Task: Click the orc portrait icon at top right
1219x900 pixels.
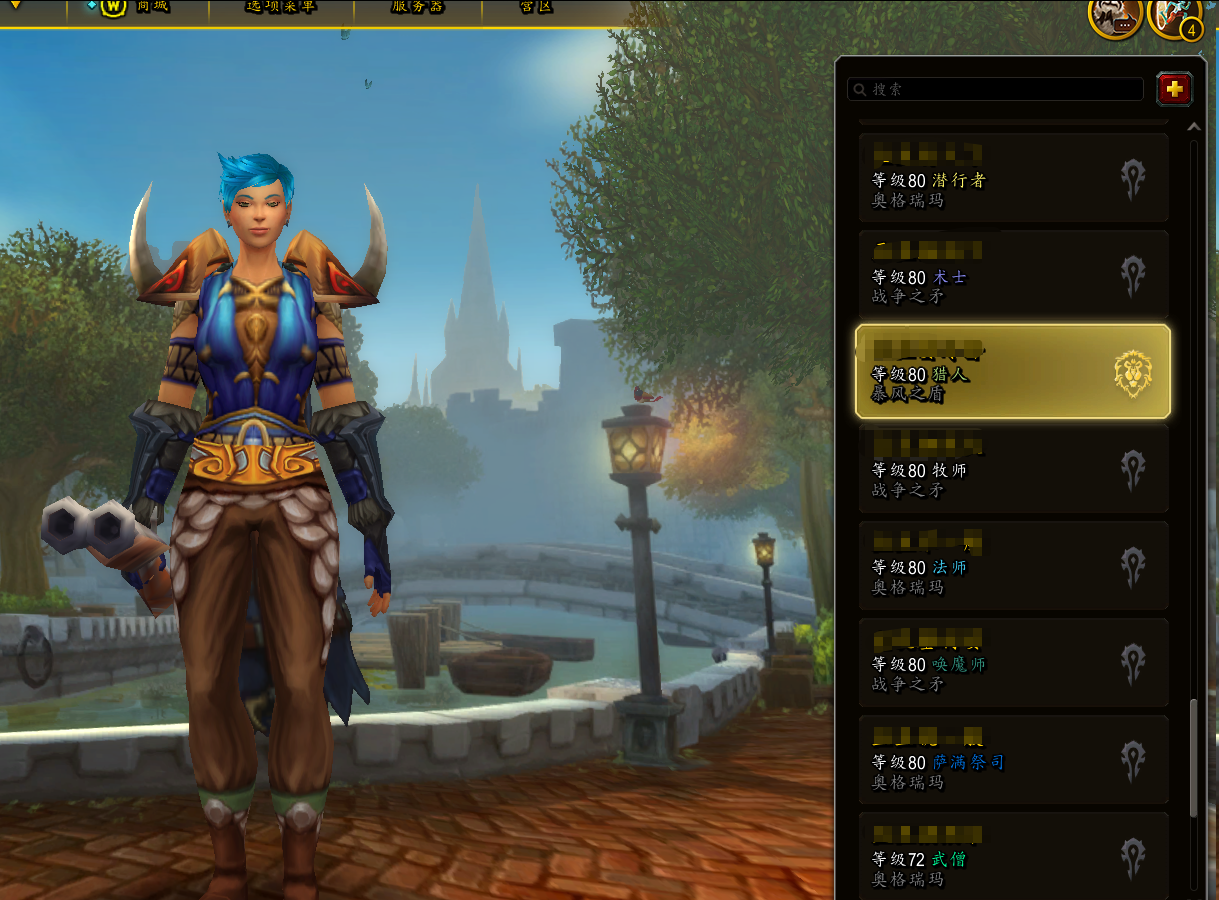Action: click(x=1114, y=14)
